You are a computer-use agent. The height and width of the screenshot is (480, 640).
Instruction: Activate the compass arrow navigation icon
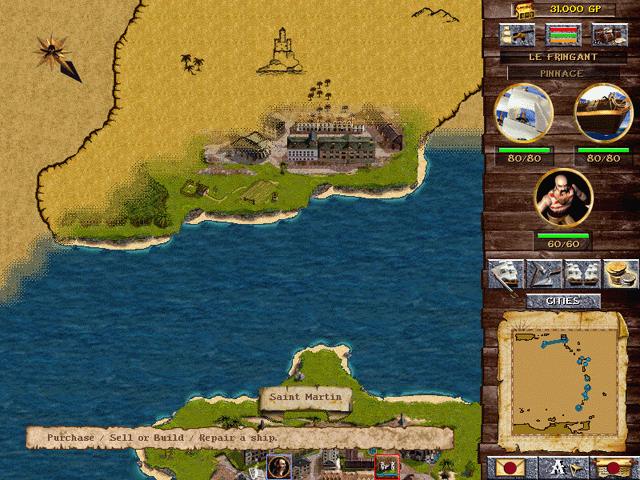point(544,273)
